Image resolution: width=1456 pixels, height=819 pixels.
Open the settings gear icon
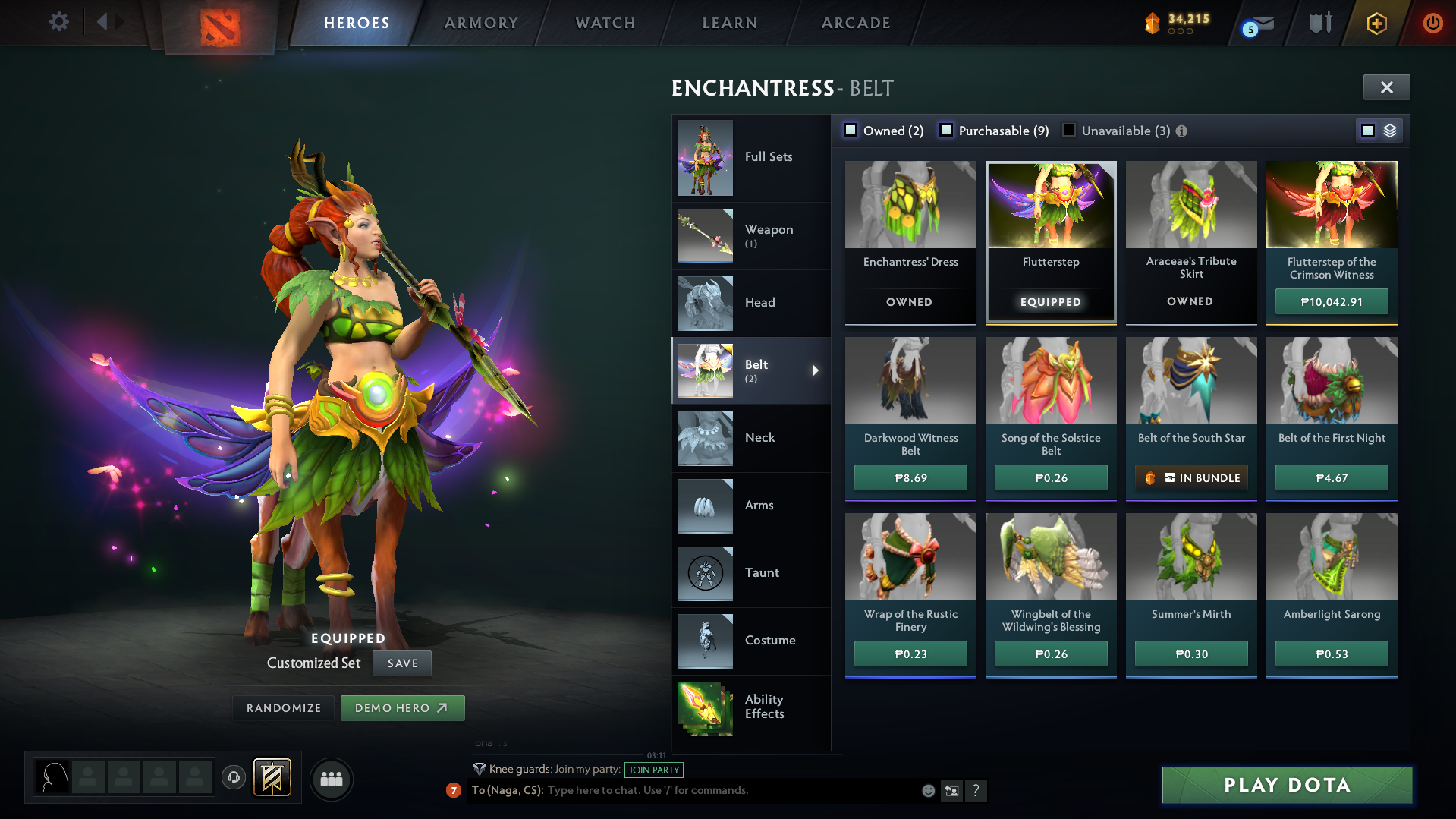click(x=58, y=22)
